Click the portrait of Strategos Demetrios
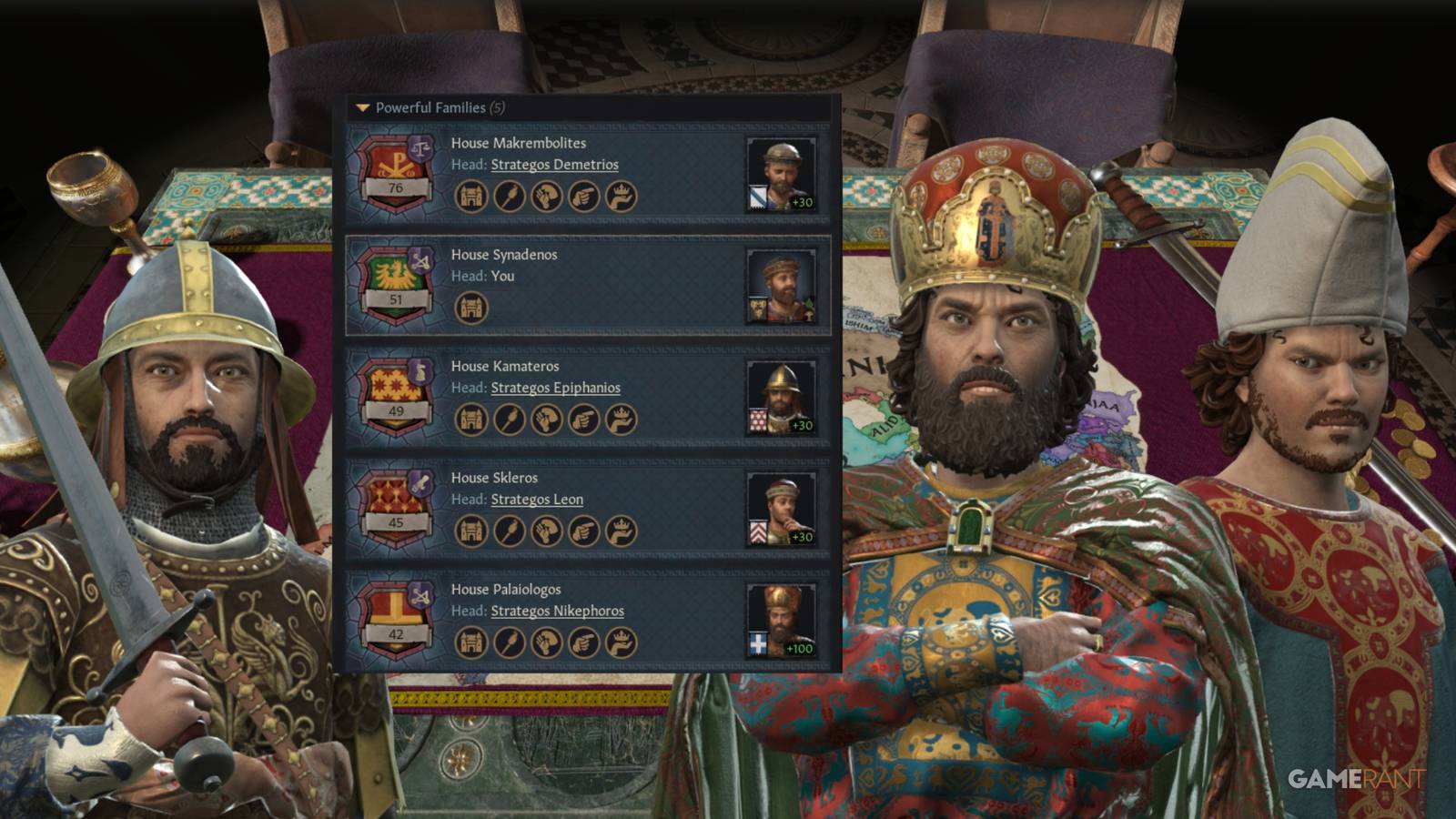1456x819 pixels. 782,172
